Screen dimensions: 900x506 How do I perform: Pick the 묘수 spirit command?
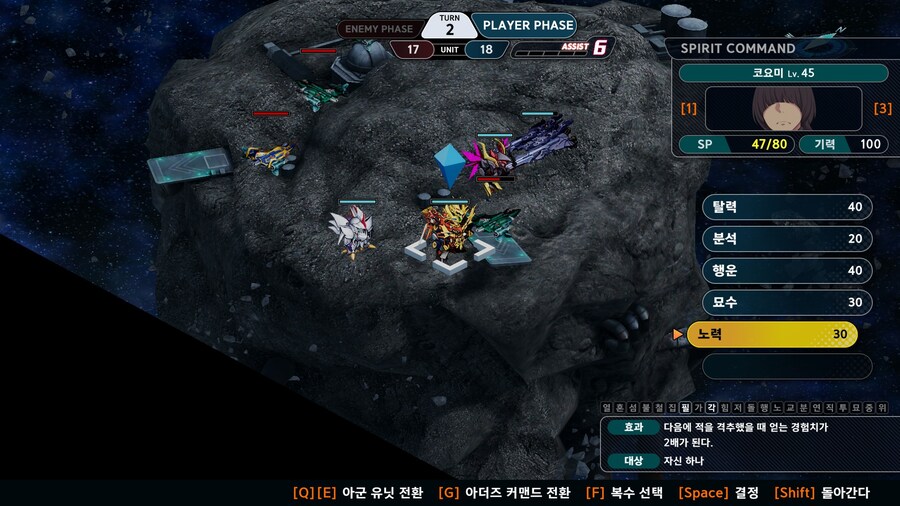coord(787,302)
